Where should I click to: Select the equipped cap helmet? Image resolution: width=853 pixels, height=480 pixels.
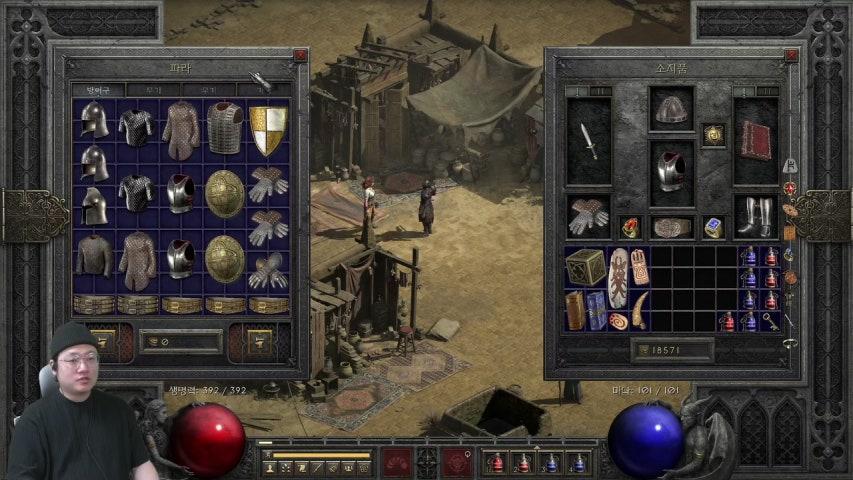click(671, 110)
